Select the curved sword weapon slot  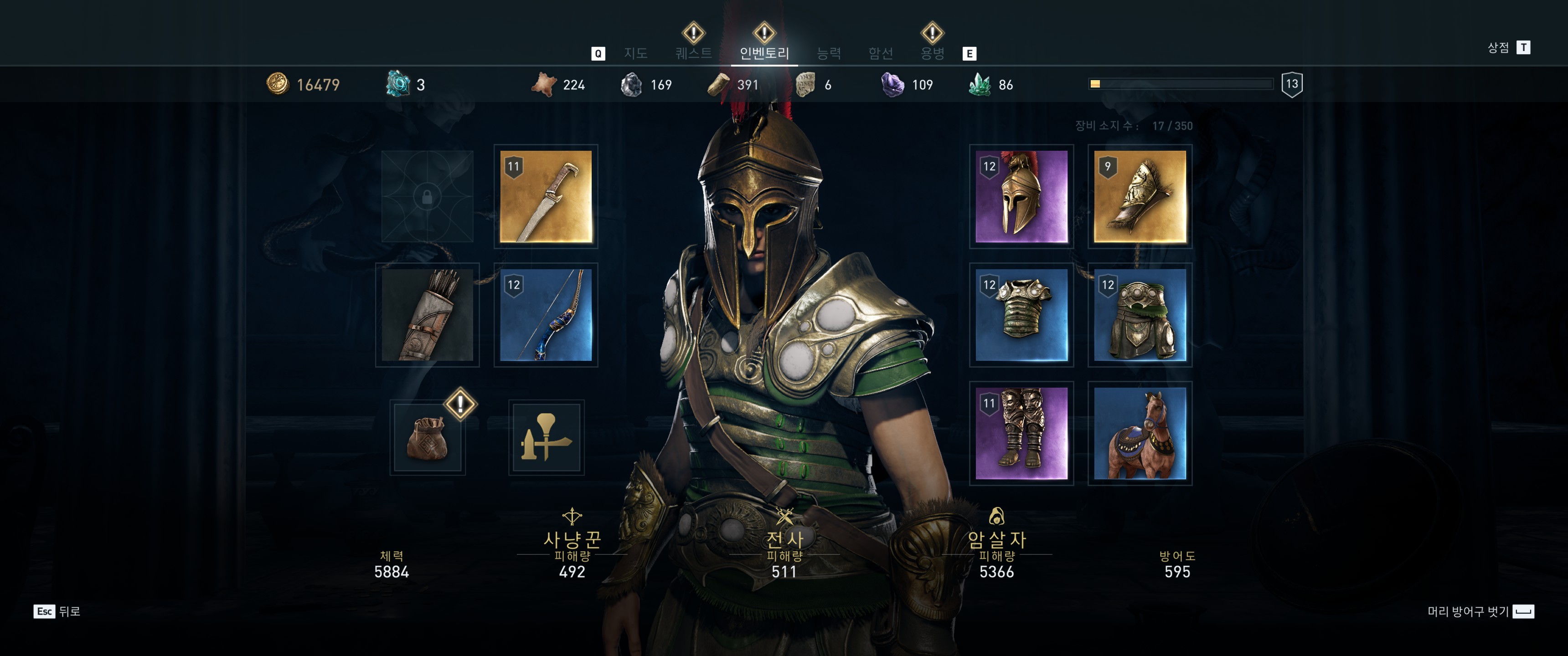click(546, 196)
